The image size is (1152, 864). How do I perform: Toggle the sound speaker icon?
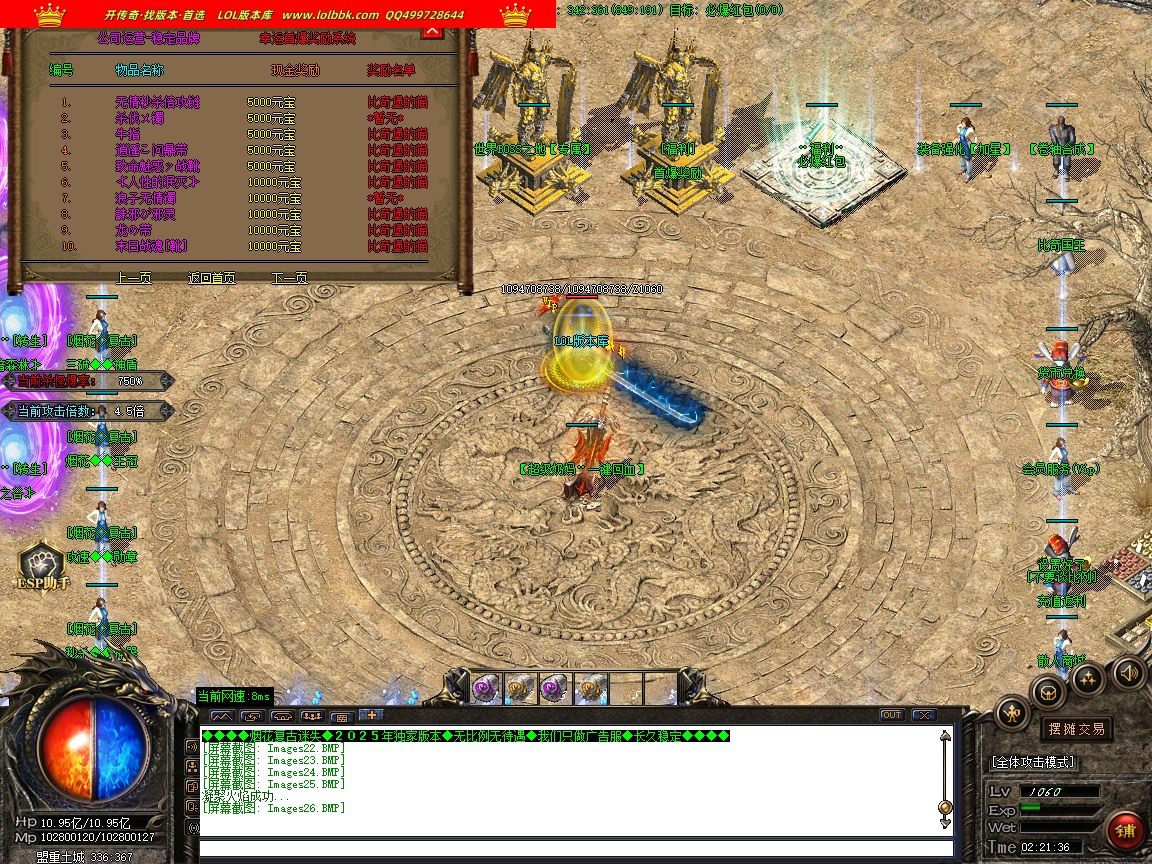(x=1128, y=672)
